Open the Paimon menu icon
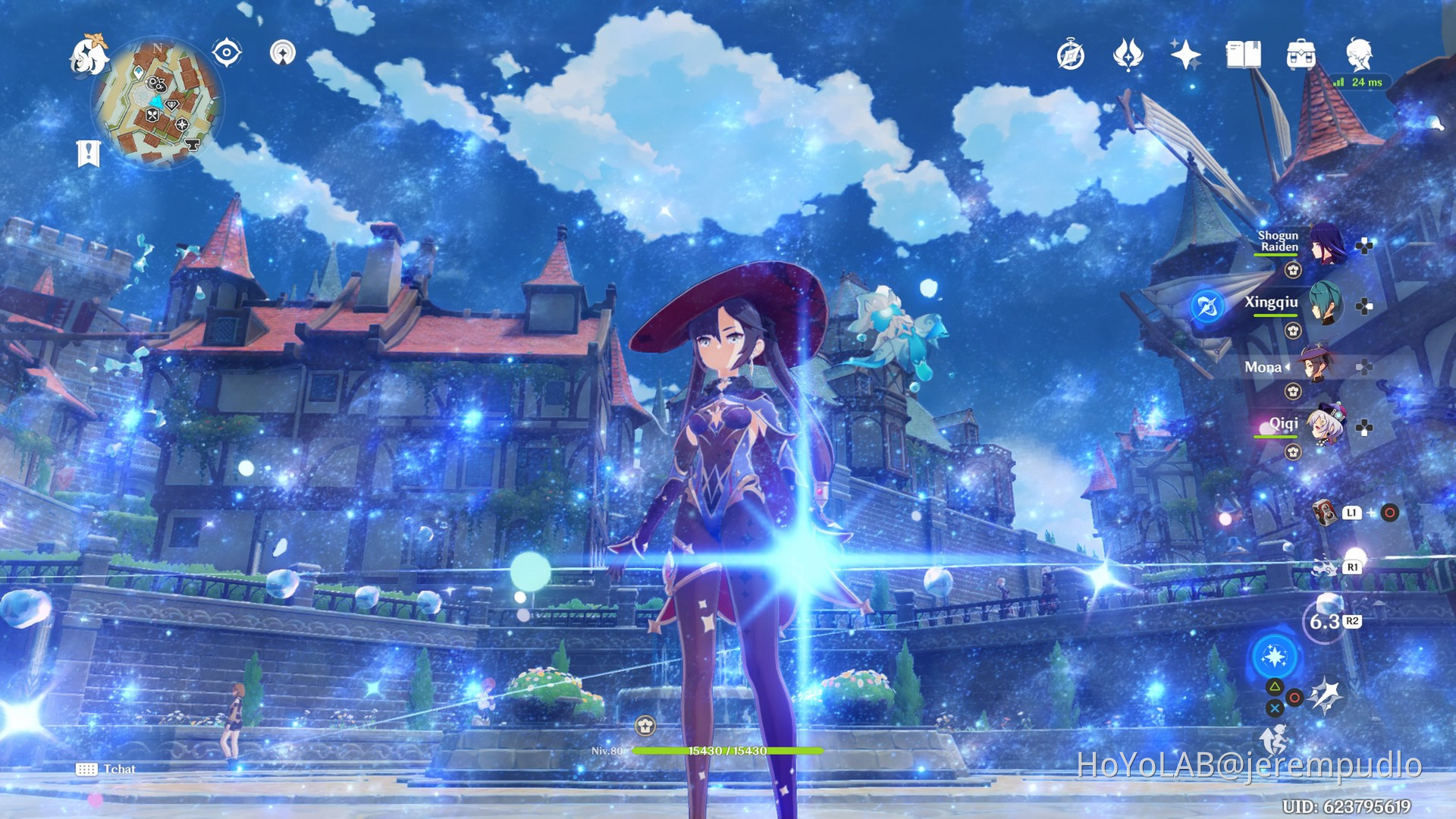This screenshot has height=819, width=1456. [88, 55]
